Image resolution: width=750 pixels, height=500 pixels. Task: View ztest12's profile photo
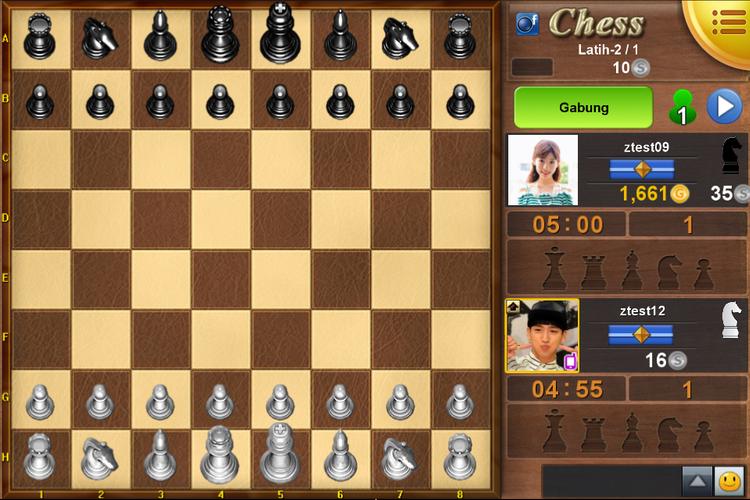click(x=542, y=336)
